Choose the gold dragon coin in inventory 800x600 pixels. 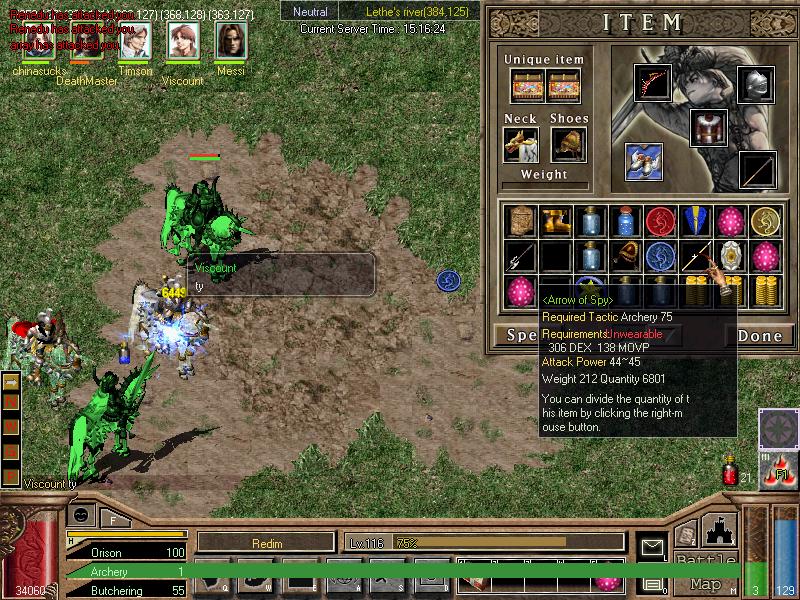click(x=765, y=222)
